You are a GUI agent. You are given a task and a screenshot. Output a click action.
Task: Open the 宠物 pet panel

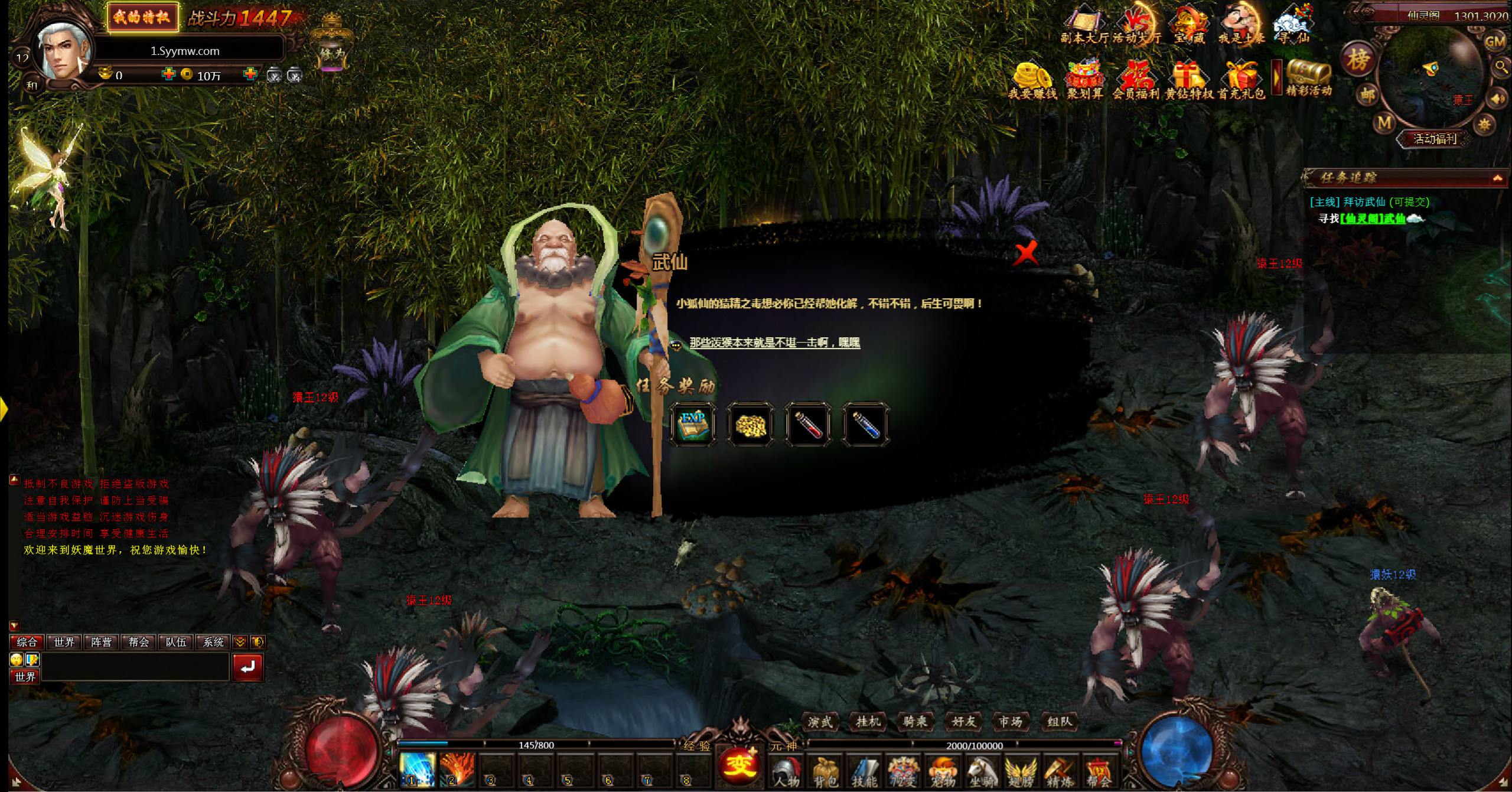pos(943,772)
